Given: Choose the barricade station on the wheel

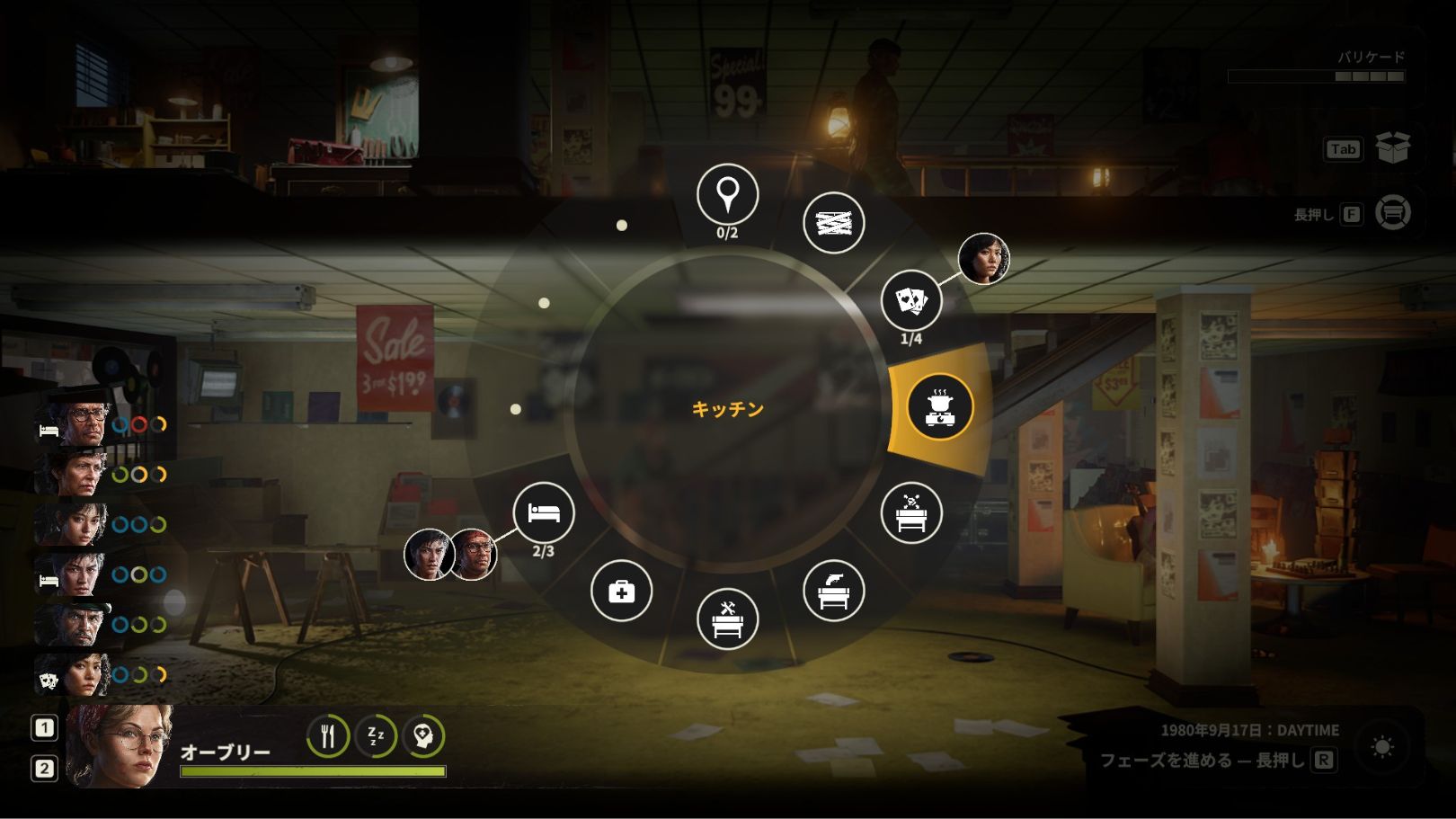Looking at the screenshot, I should pyautogui.click(x=833, y=222).
